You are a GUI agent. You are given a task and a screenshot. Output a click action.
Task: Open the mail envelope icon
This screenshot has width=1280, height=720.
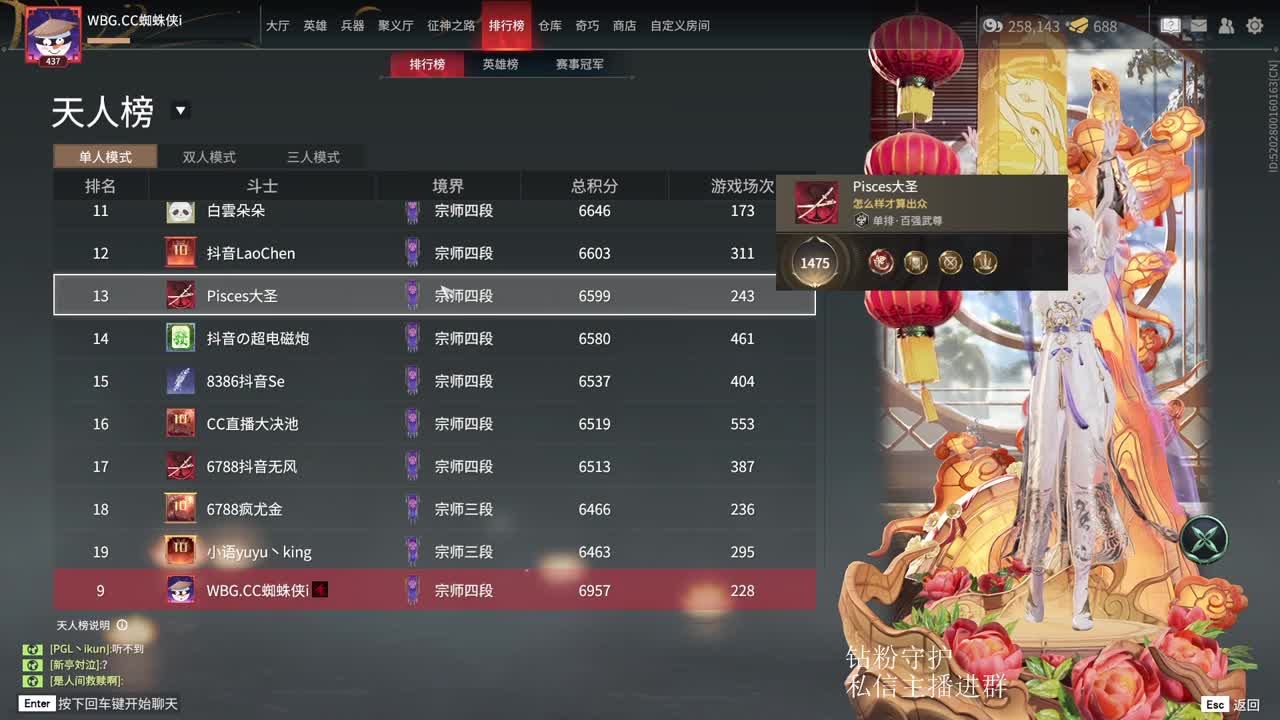coord(1200,26)
